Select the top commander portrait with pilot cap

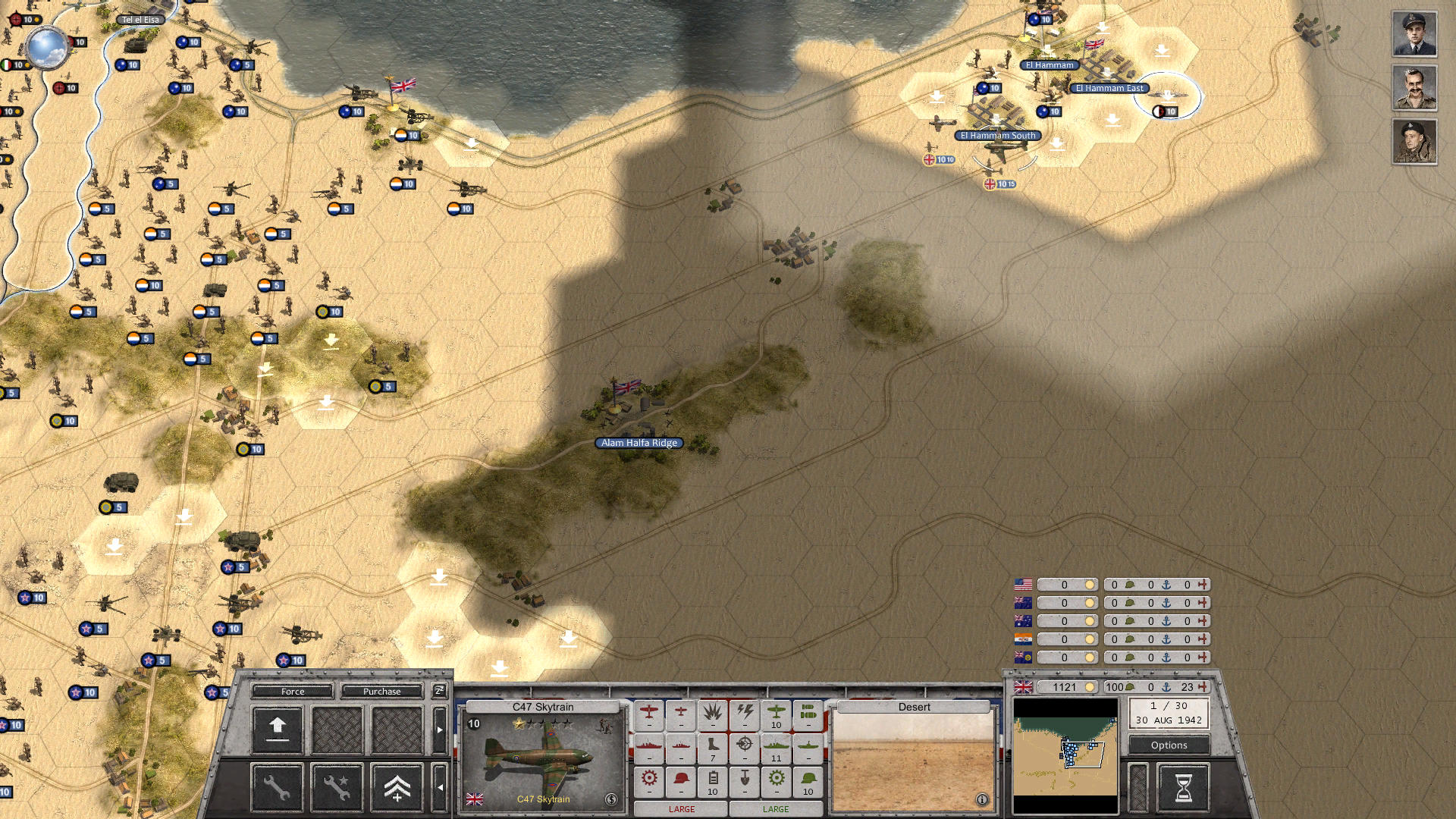click(x=1414, y=34)
